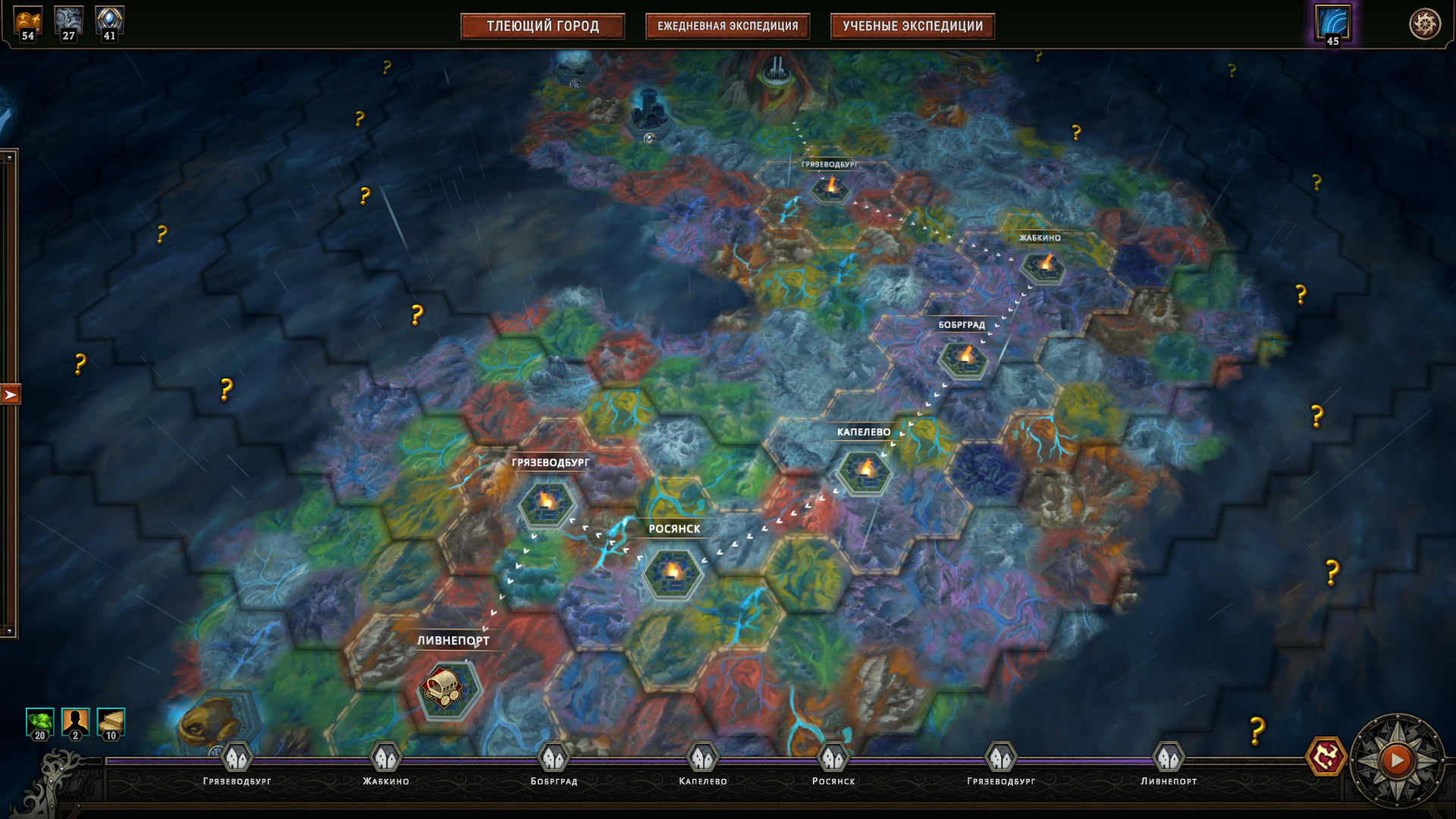
Task: Open the Тлеющий город menu
Action: click(542, 27)
